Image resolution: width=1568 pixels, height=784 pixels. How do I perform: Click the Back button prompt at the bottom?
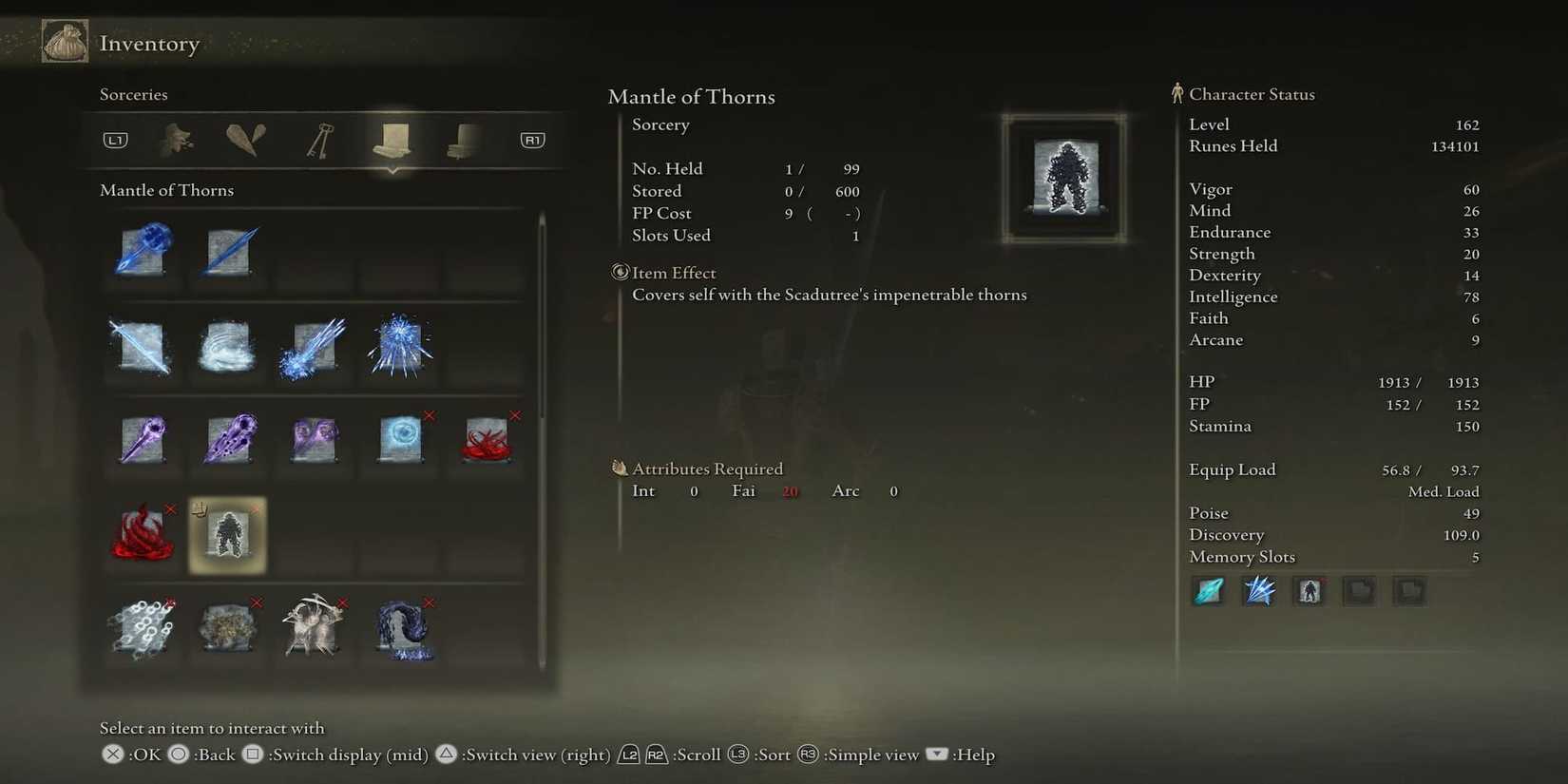point(178,754)
